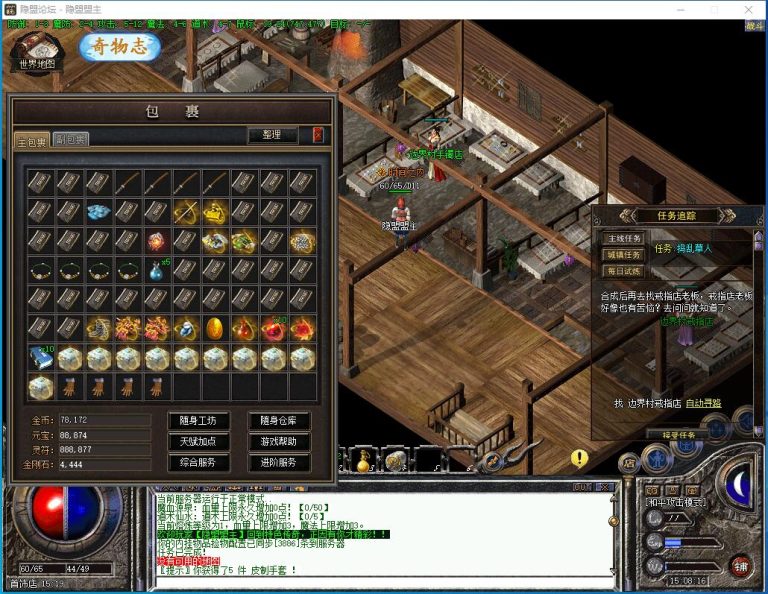
Task: Switch to the 副包裹 bag tab
Action: (x=70, y=139)
